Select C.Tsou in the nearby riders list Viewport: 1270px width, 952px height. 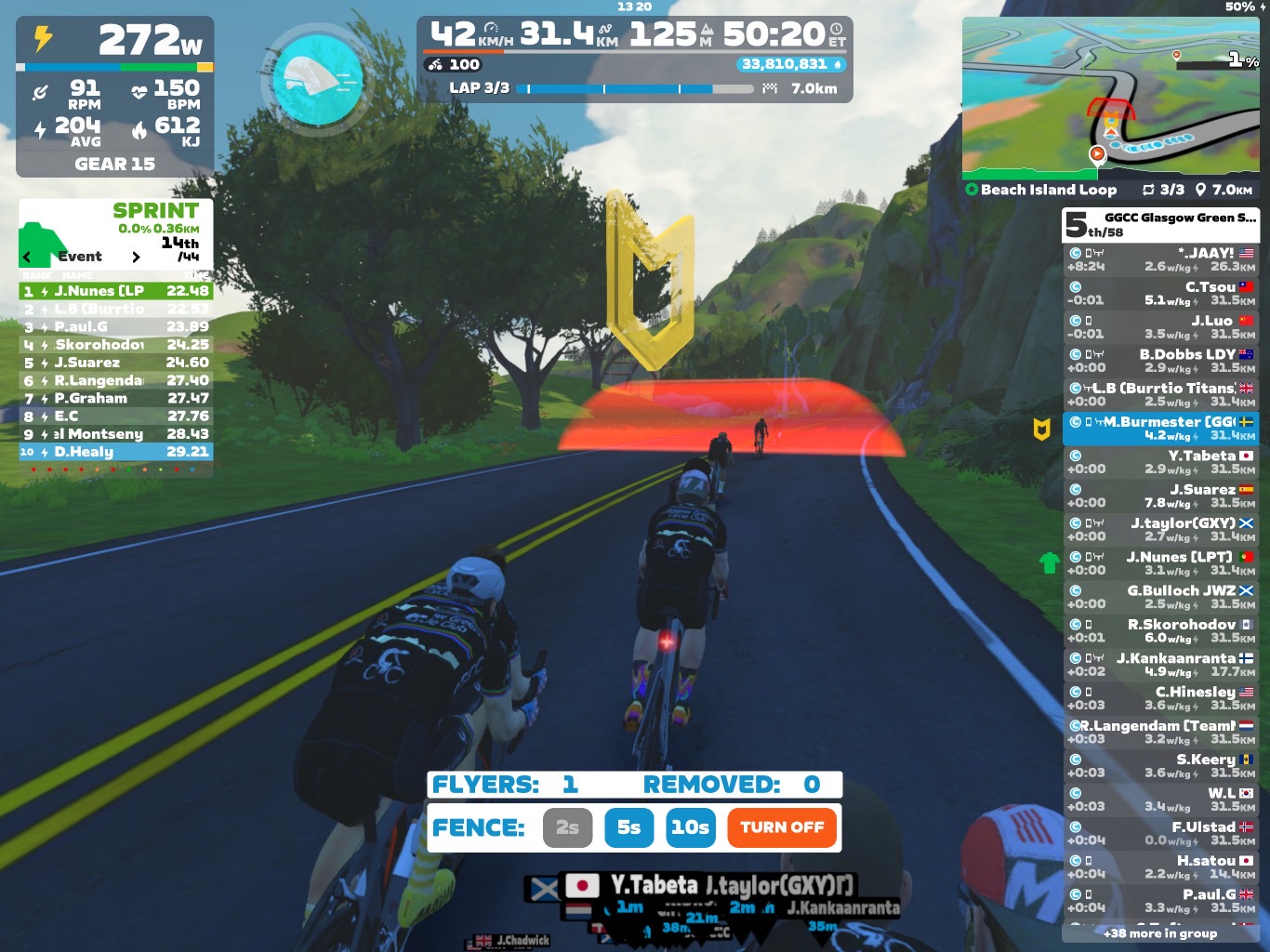(x=1160, y=293)
